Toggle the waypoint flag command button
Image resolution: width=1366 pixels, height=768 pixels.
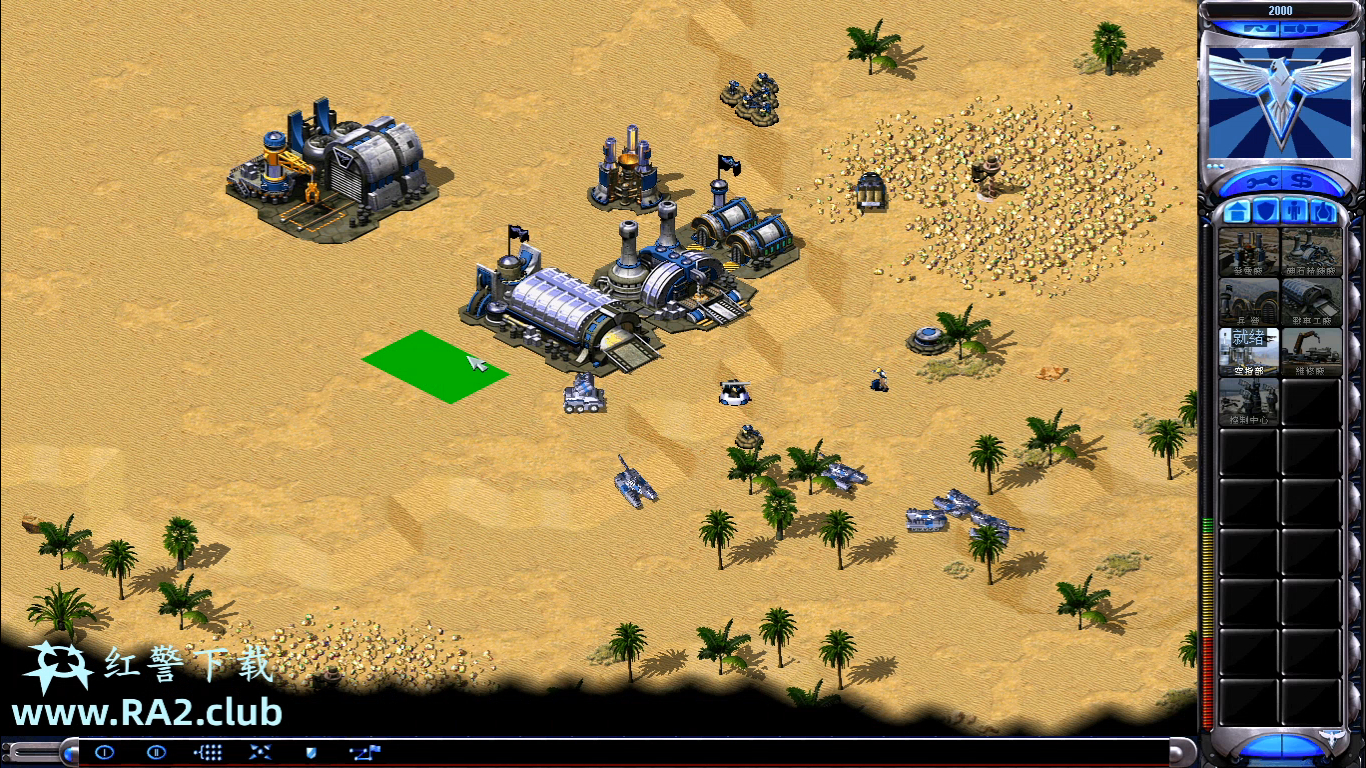coord(363,752)
